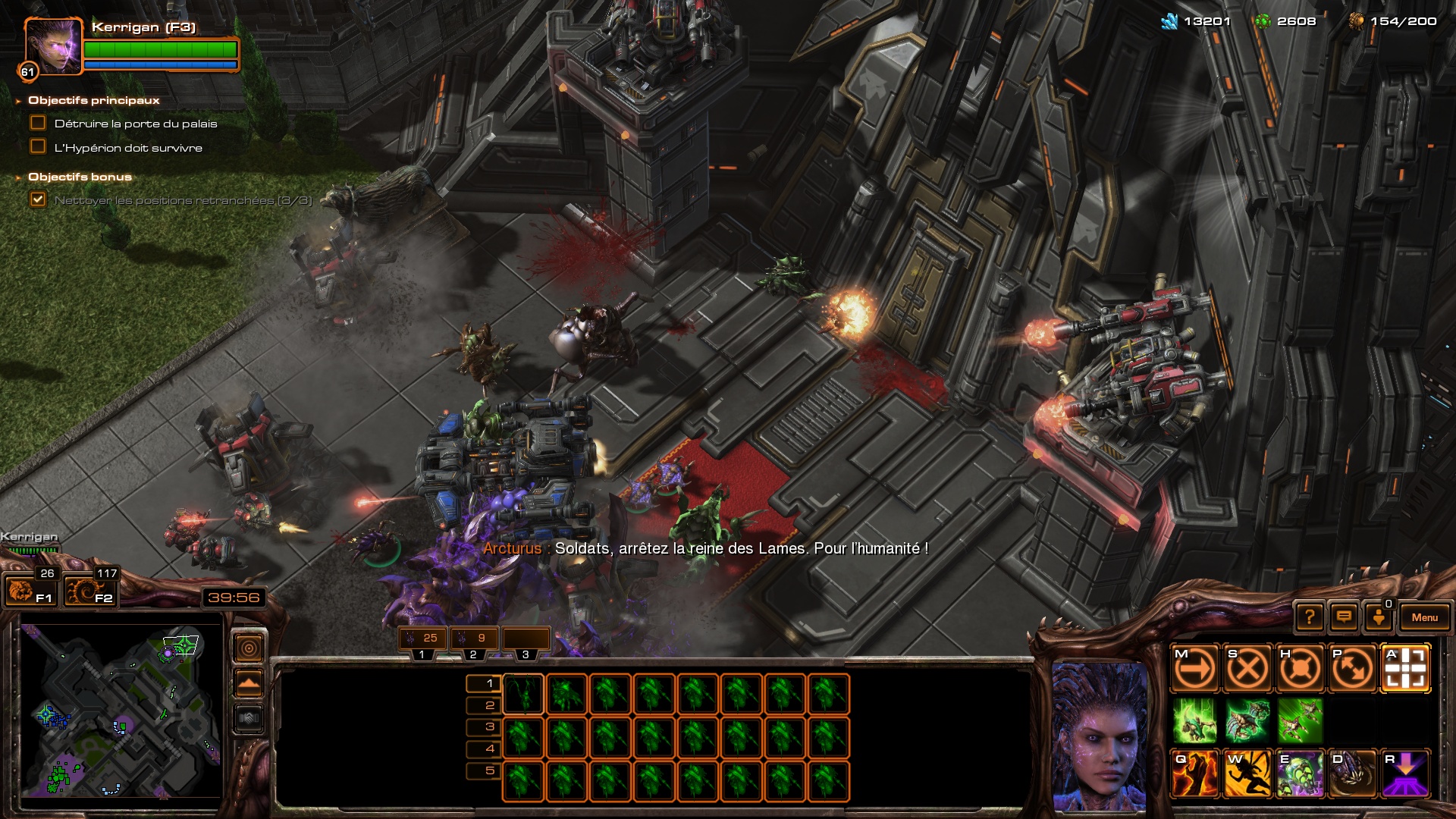Viewport: 1456px width, 819px height.
Task: Select the Move command button
Action: 1195,669
